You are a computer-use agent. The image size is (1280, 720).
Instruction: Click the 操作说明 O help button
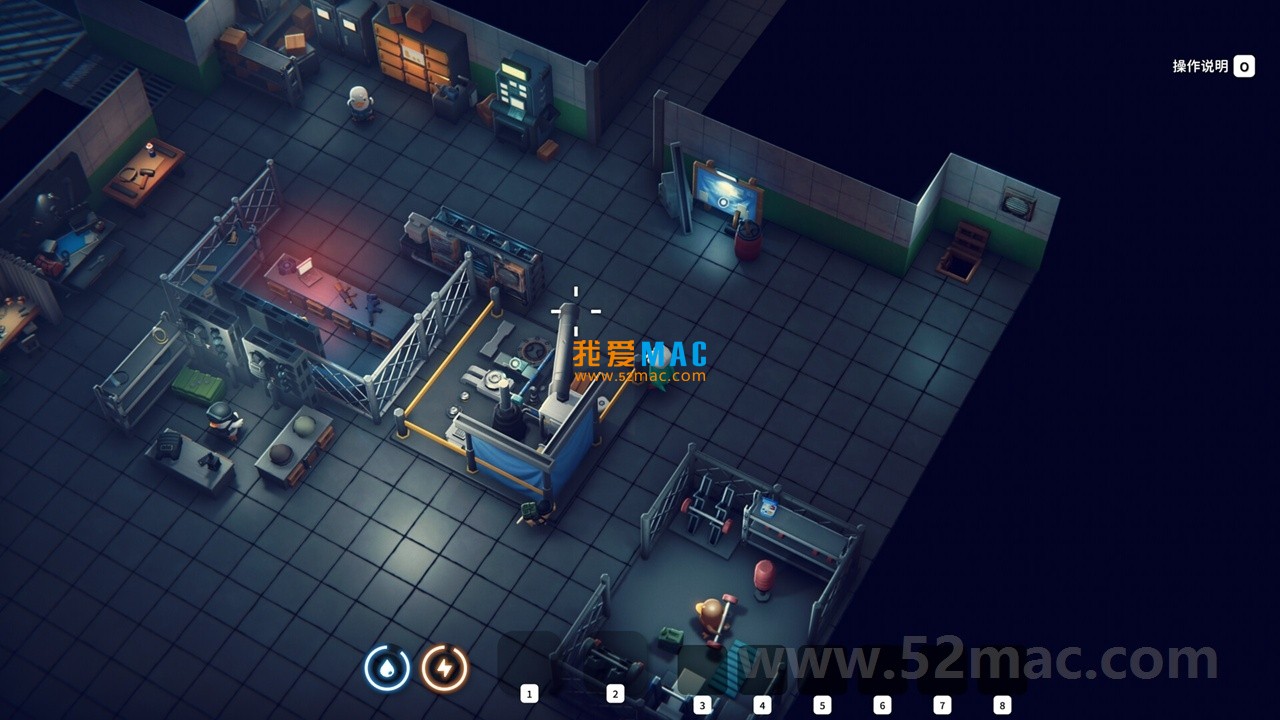[x=1216, y=67]
